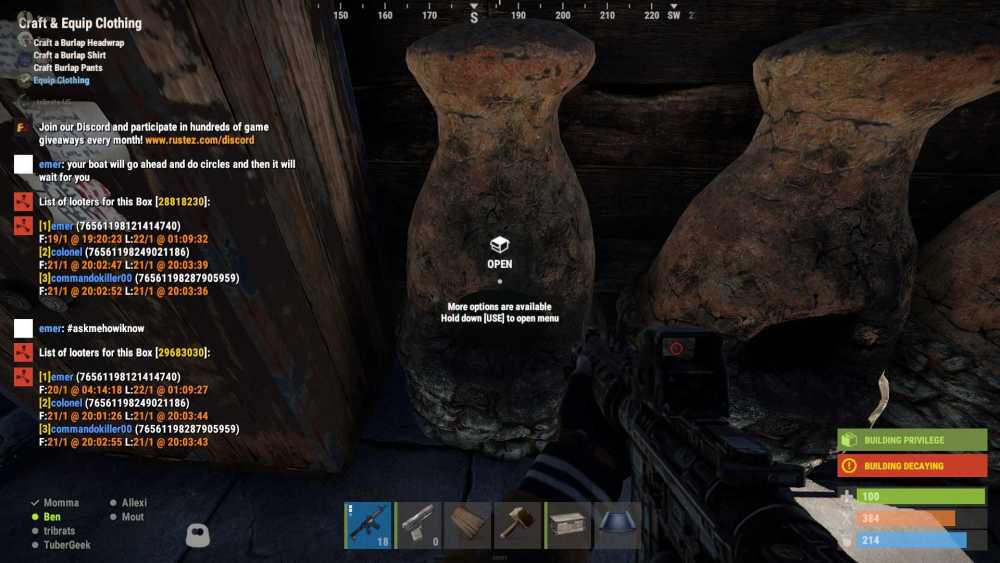The height and width of the screenshot is (563, 1000).
Task: Click the Craft a Burlap Shirt objective
Action: click(69, 56)
